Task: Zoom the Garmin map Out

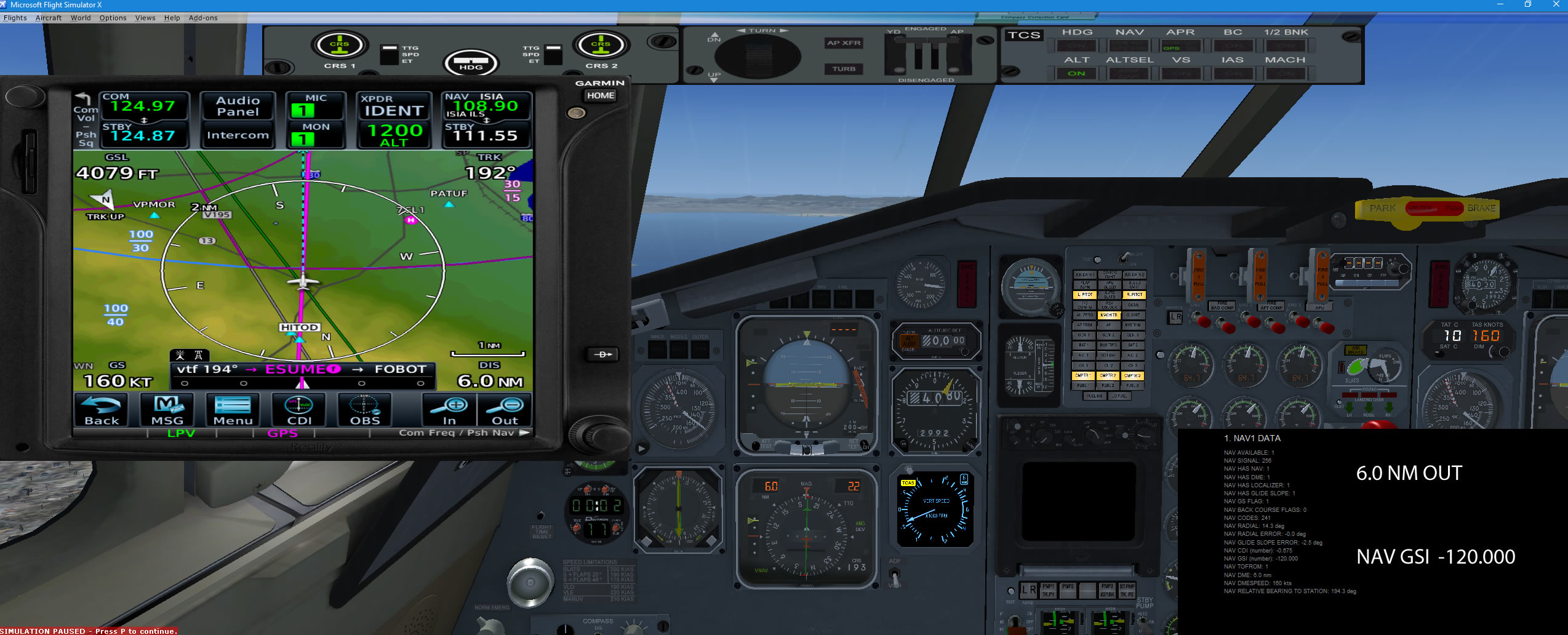Action: (505, 410)
